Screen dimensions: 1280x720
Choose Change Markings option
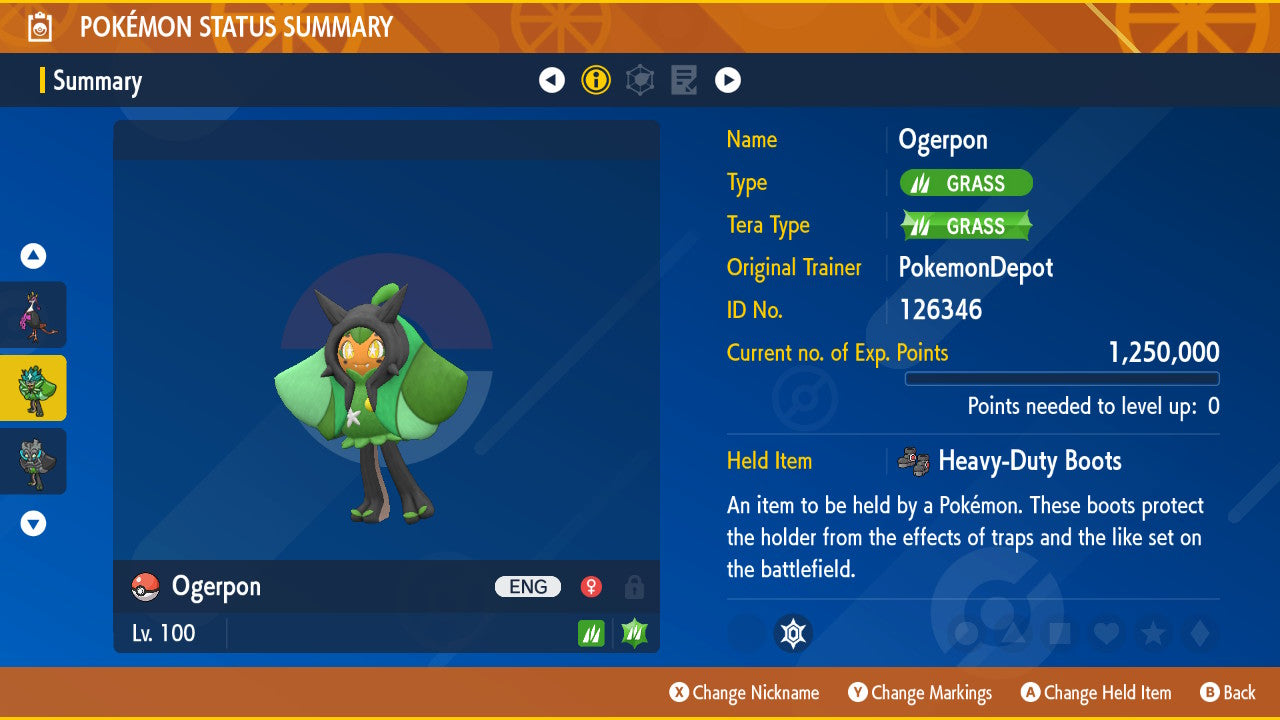920,693
